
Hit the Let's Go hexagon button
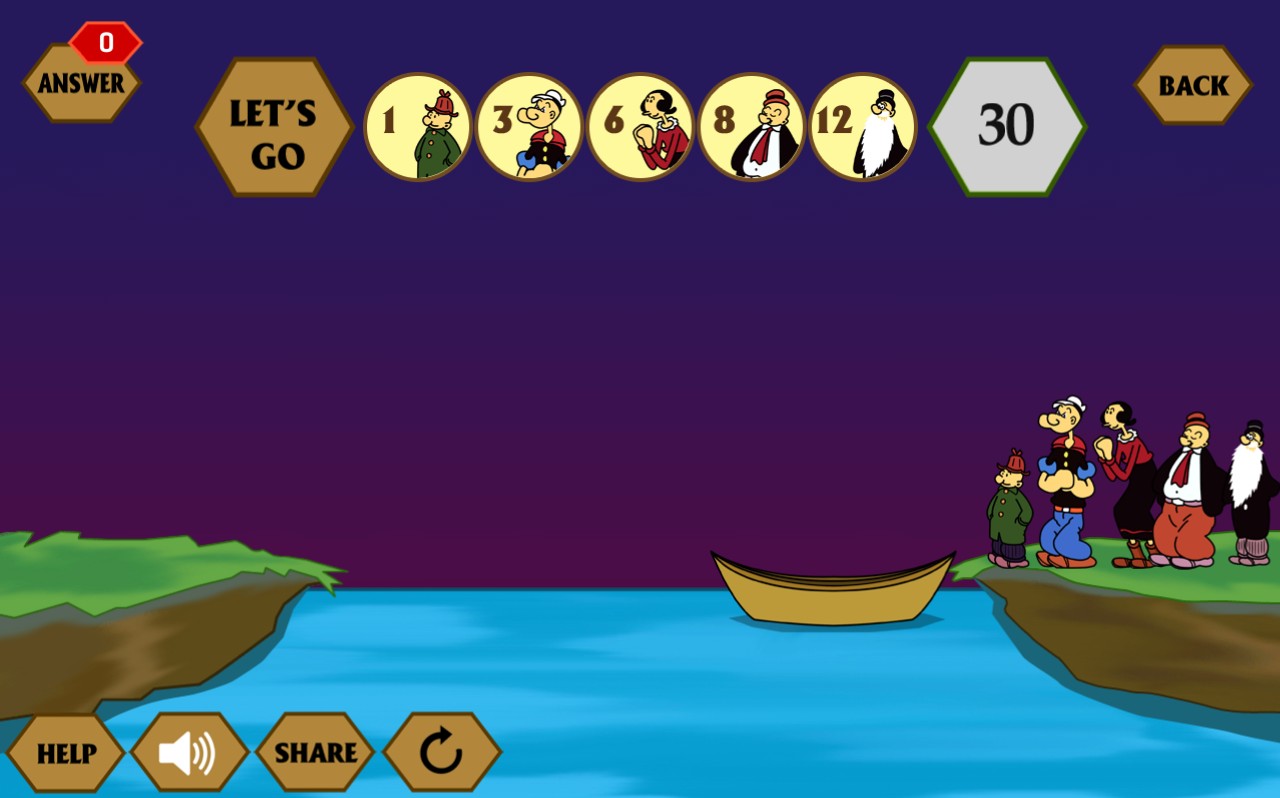coord(275,127)
